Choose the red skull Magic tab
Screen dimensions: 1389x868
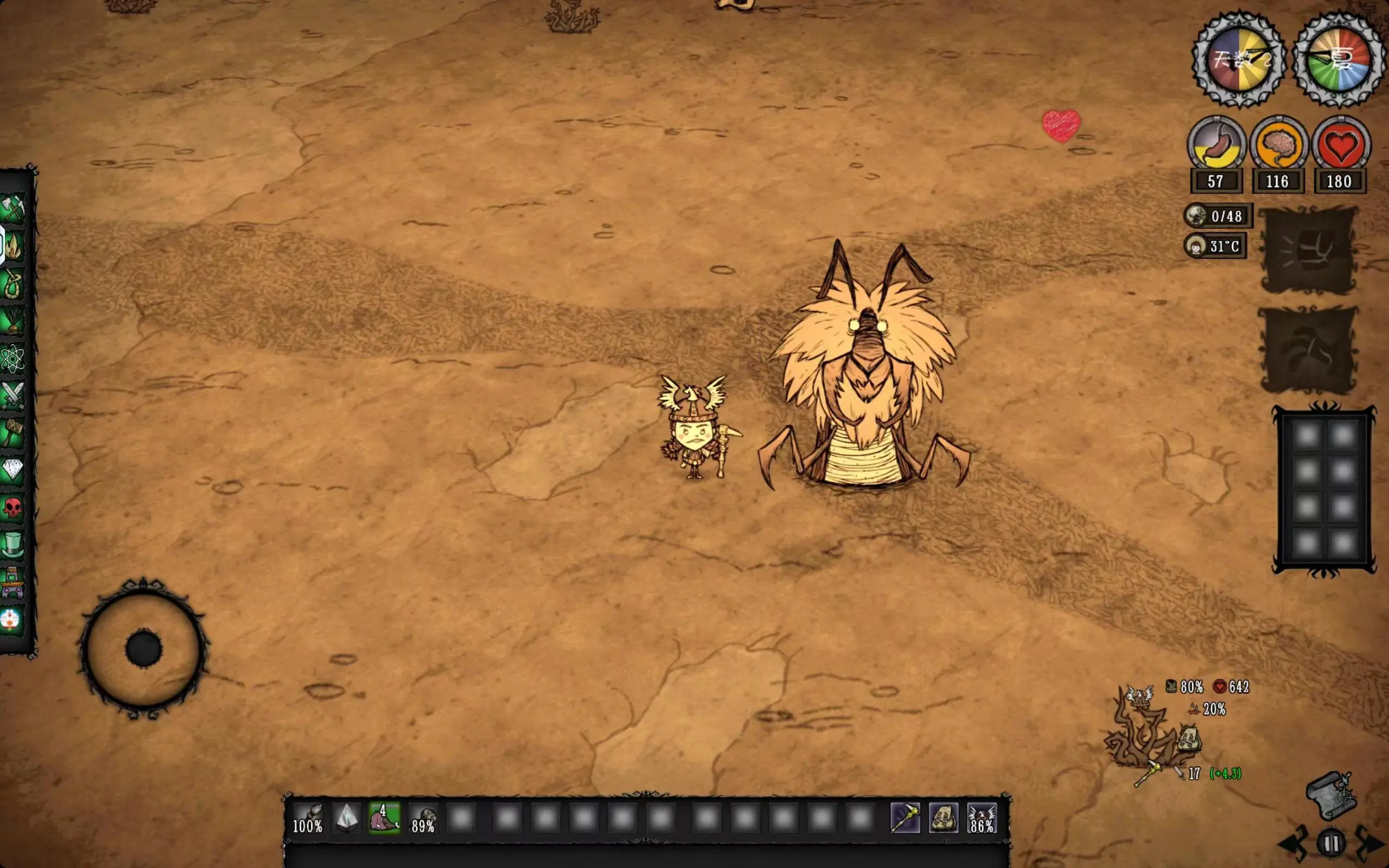click(x=12, y=507)
